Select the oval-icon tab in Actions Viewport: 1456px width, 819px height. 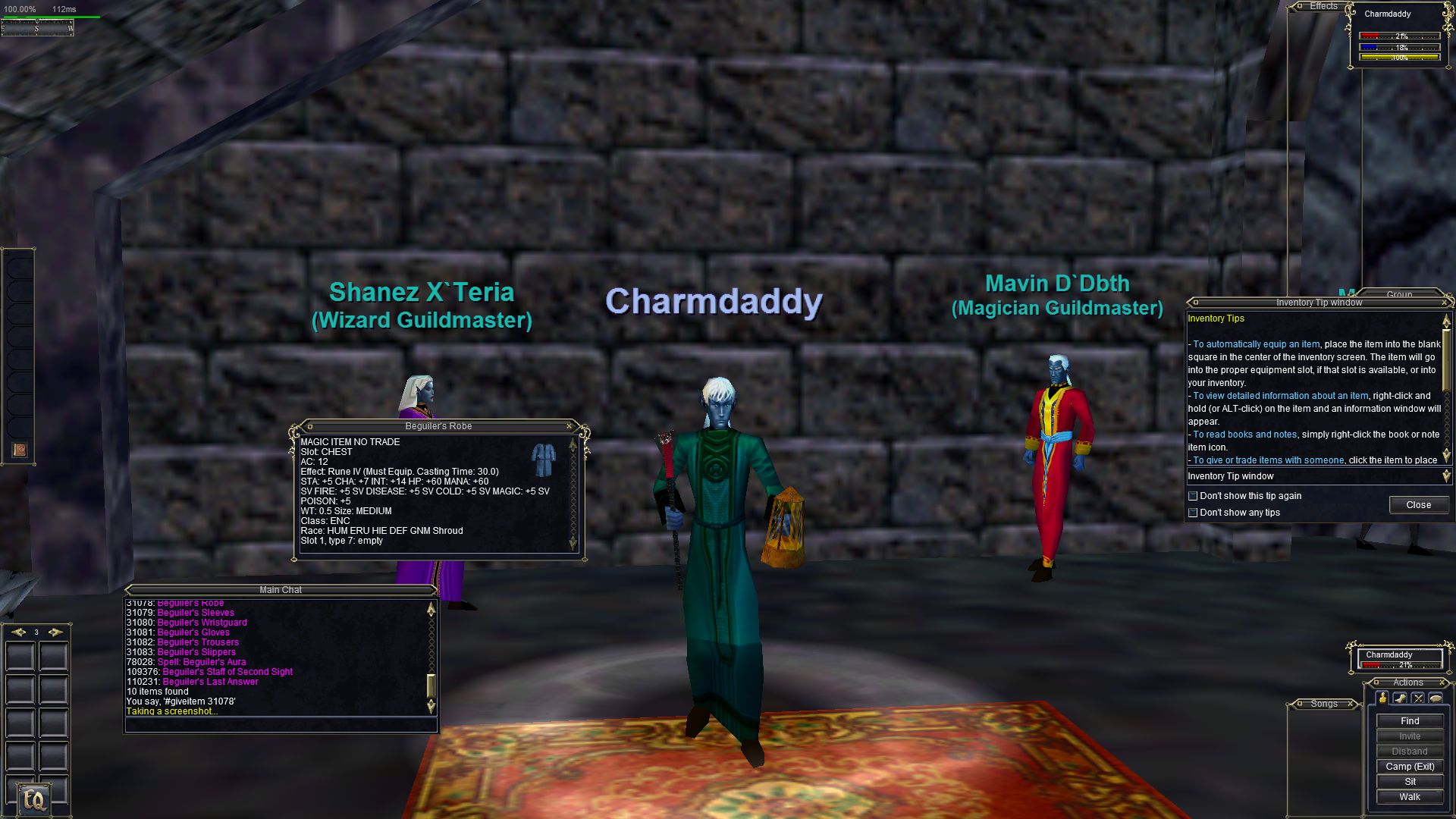click(x=1436, y=698)
